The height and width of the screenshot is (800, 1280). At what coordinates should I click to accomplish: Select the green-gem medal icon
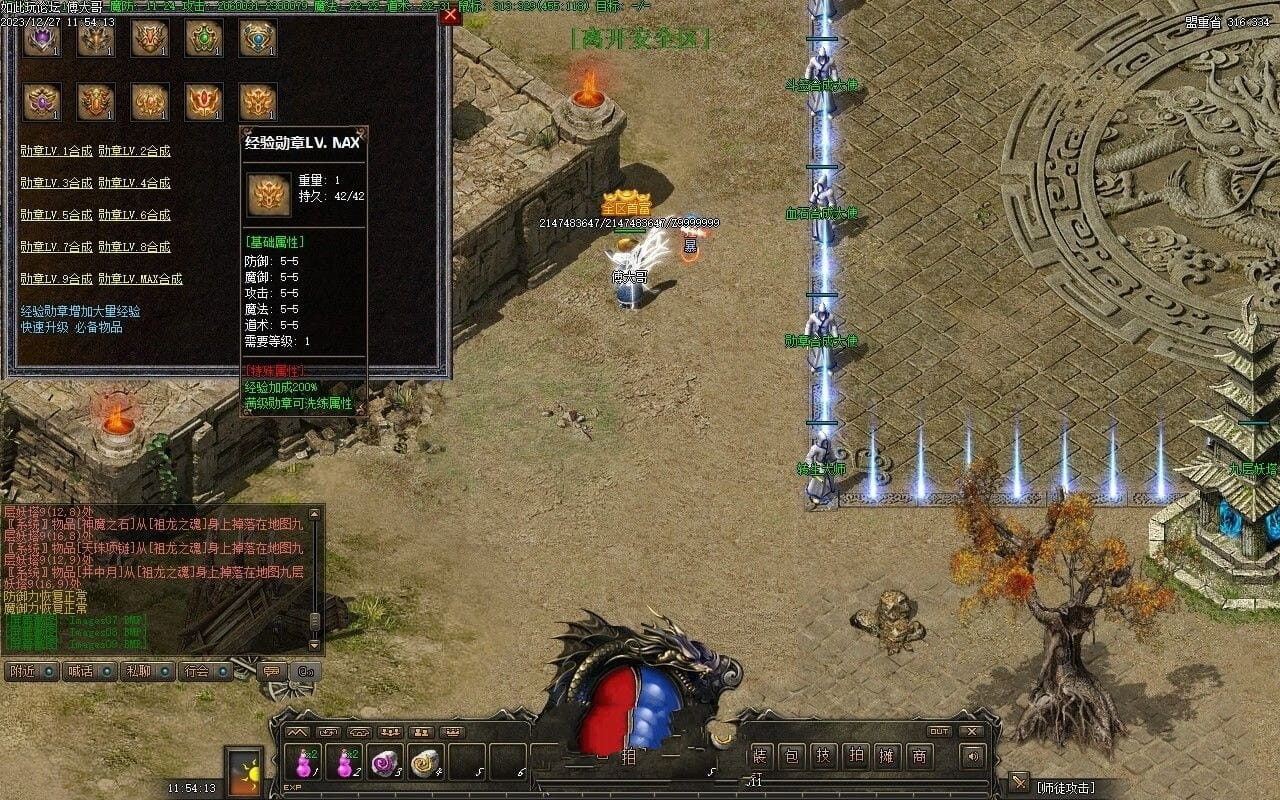204,38
